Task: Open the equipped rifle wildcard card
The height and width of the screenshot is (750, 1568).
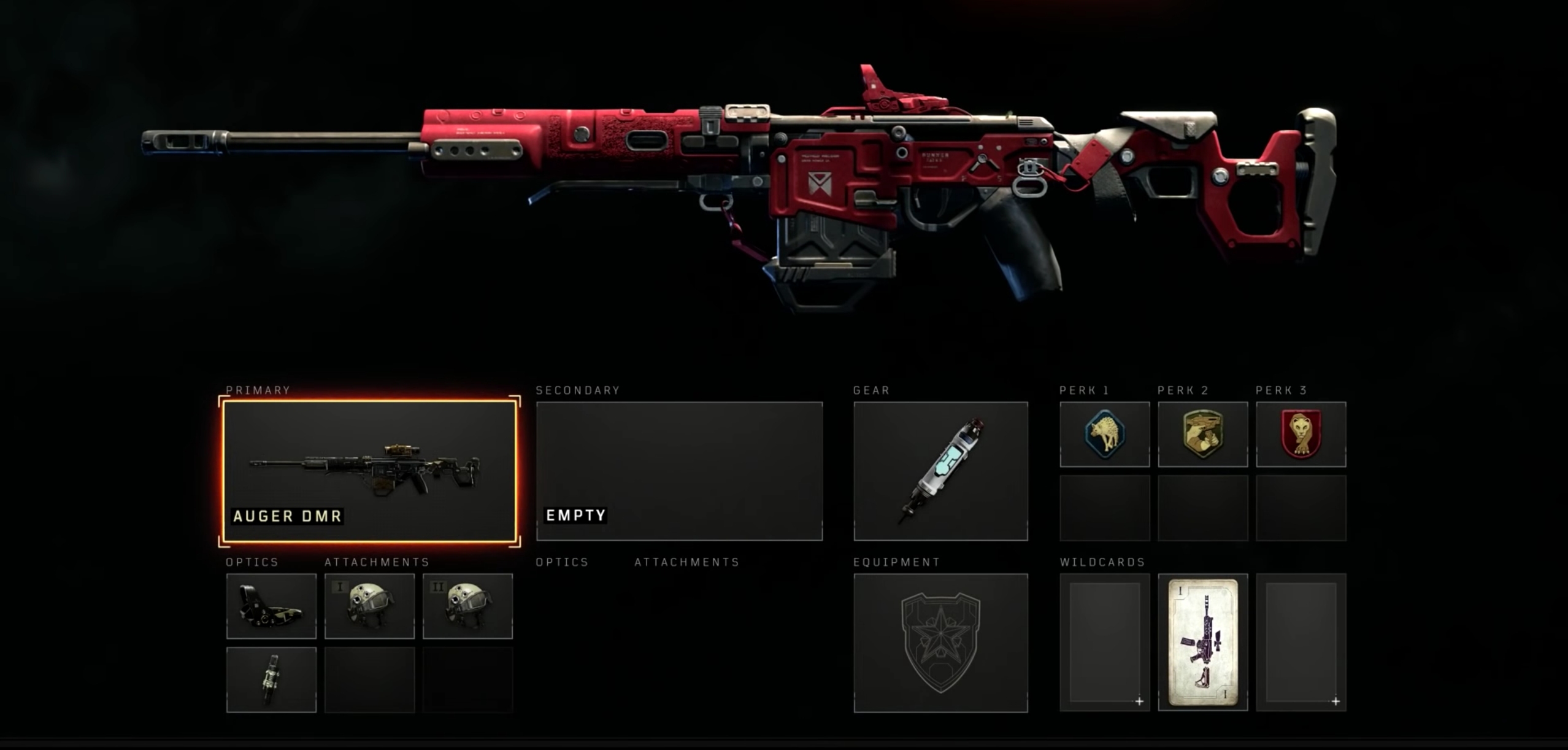Action: tap(1202, 643)
